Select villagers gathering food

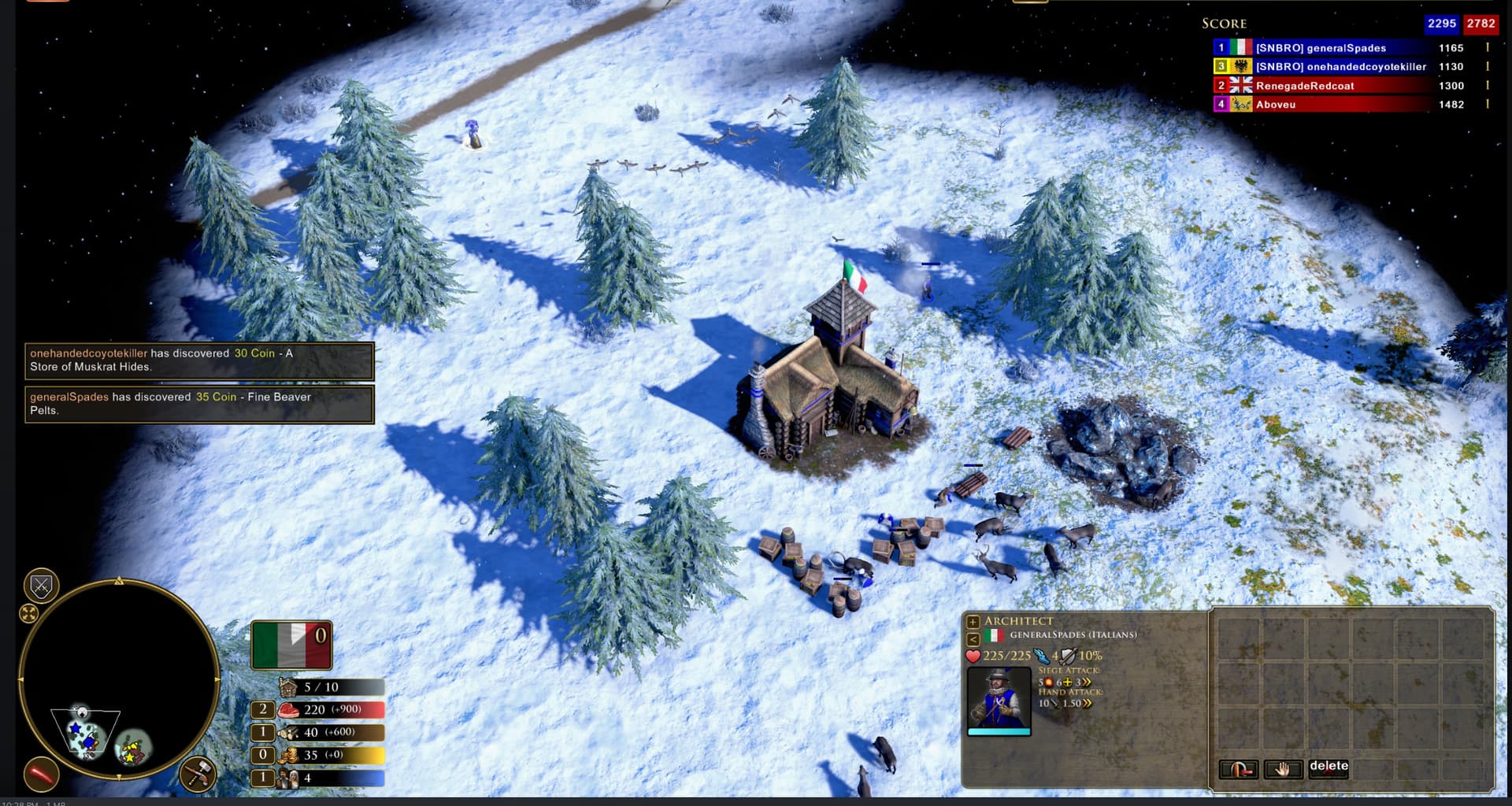point(263,710)
